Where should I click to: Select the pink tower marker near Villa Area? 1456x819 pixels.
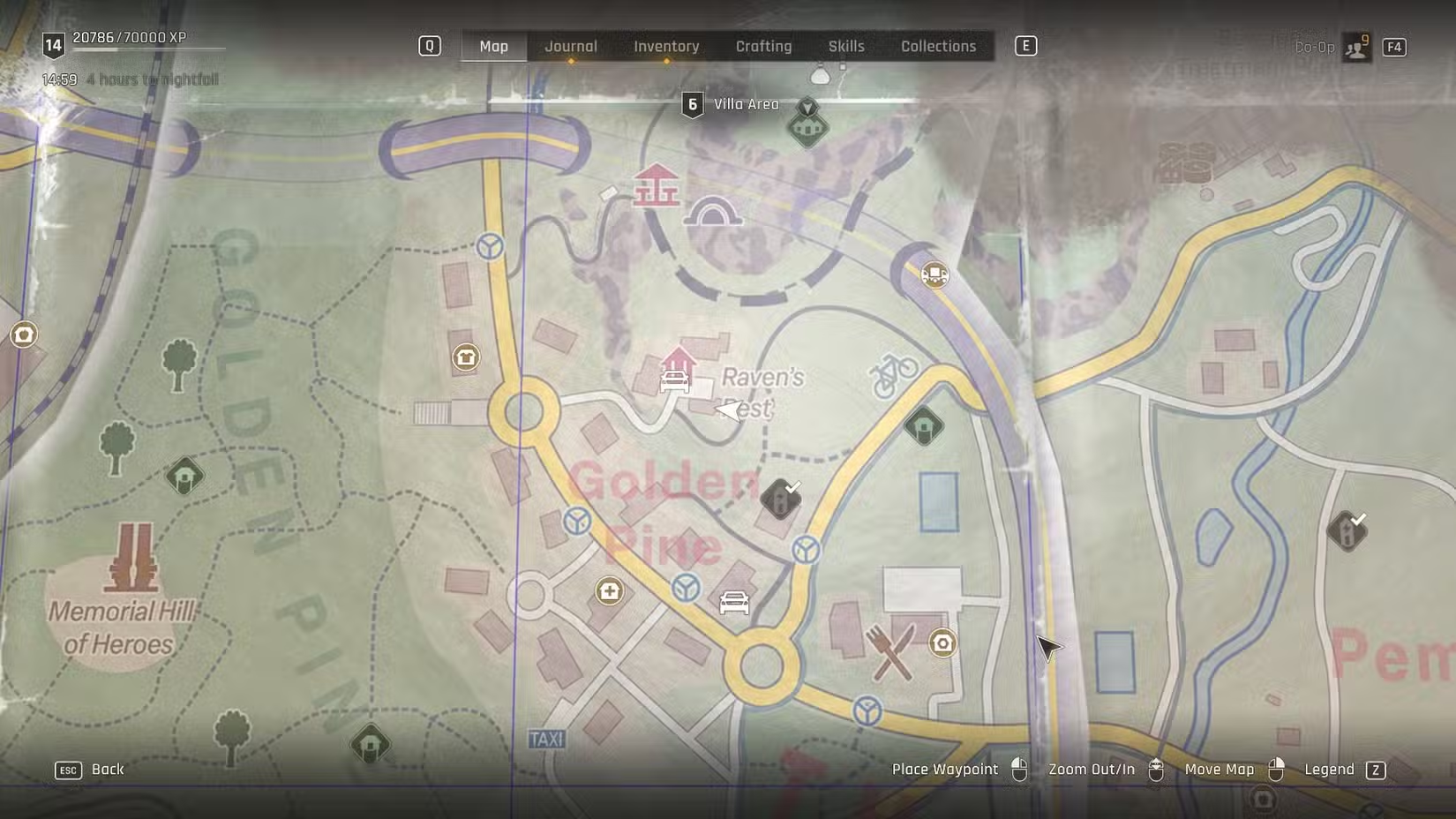coord(656,185)
